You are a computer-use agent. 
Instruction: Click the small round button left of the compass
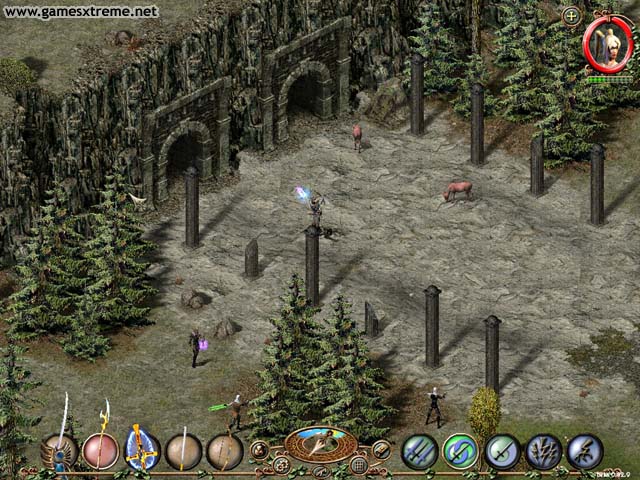(x=259, y=449)
